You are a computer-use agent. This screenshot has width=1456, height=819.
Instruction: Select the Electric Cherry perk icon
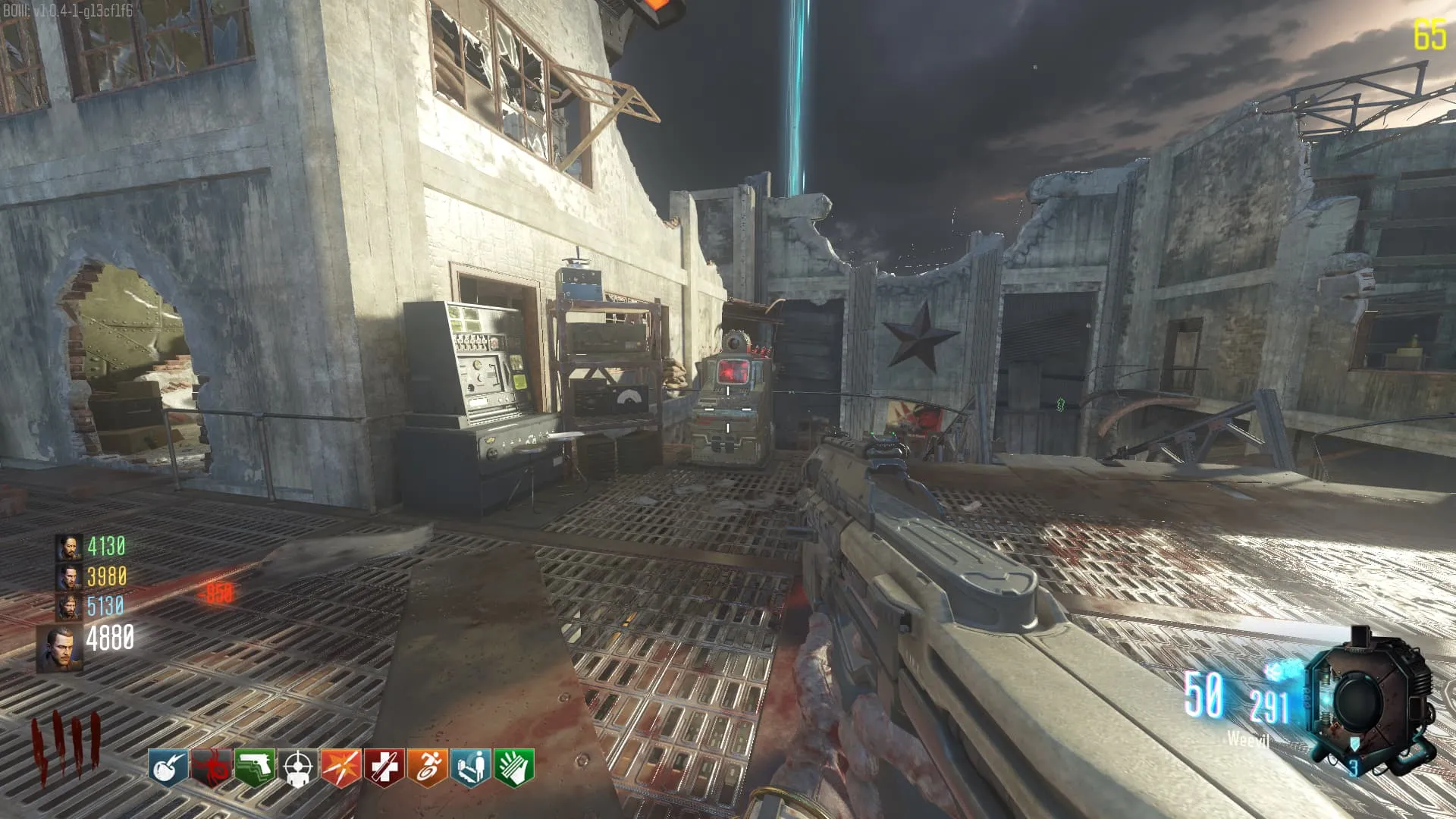168,767
